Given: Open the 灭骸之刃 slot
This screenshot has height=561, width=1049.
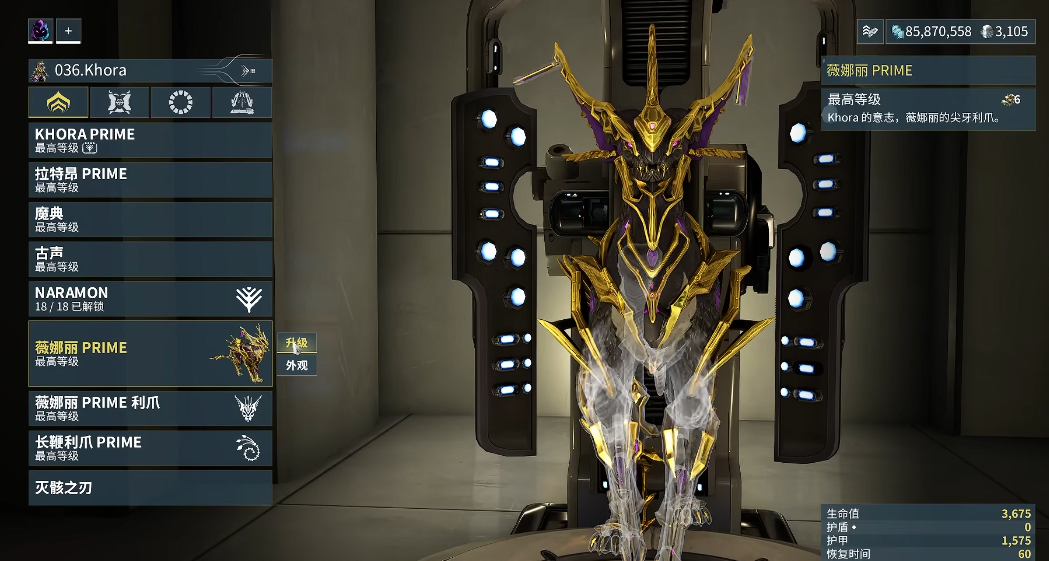Looking at the screenshot, I should [150, 488].
